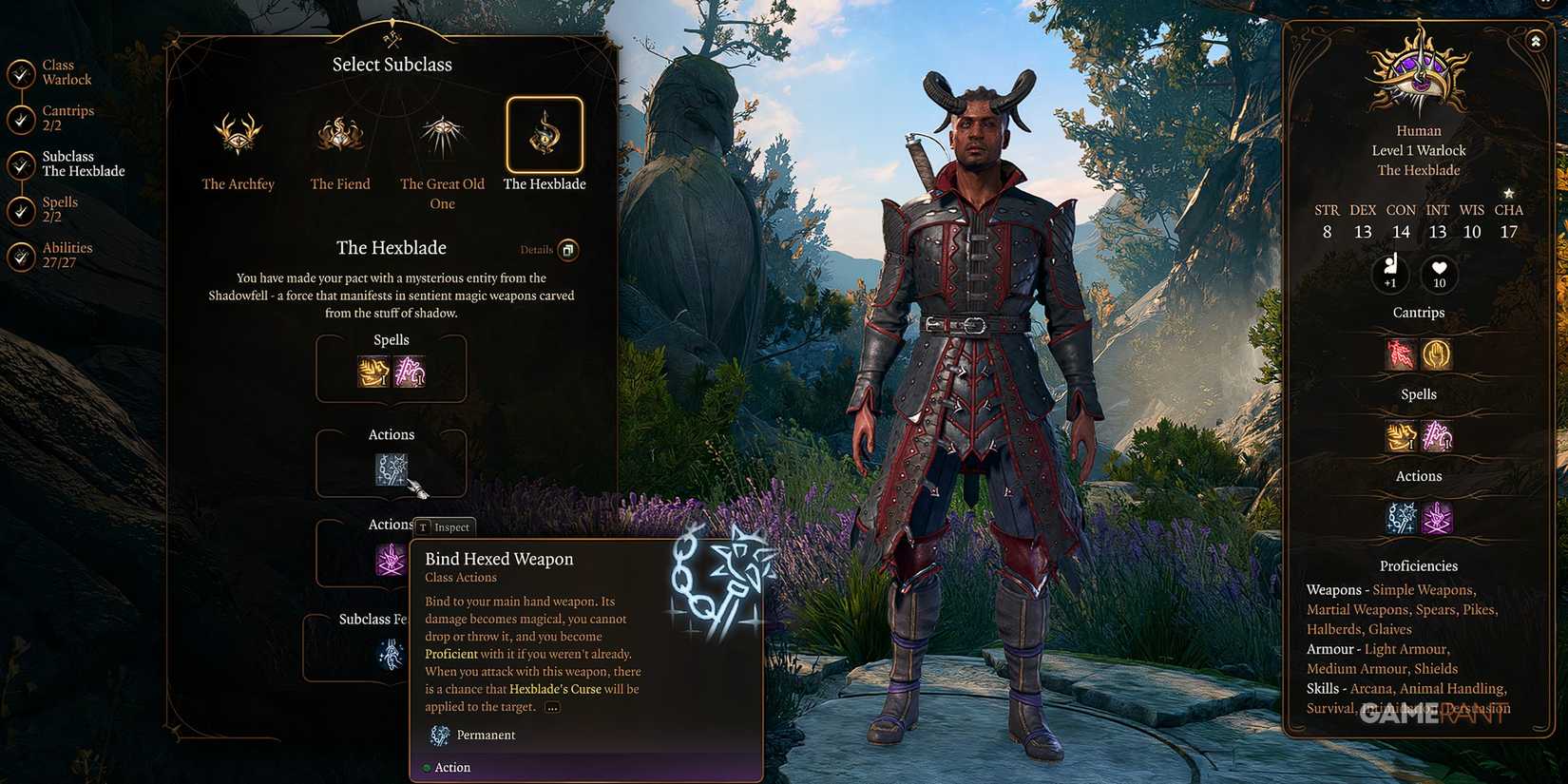Go to the Spells 2/2 step
Screen dimensions: 1568x784
click(21, 210)
